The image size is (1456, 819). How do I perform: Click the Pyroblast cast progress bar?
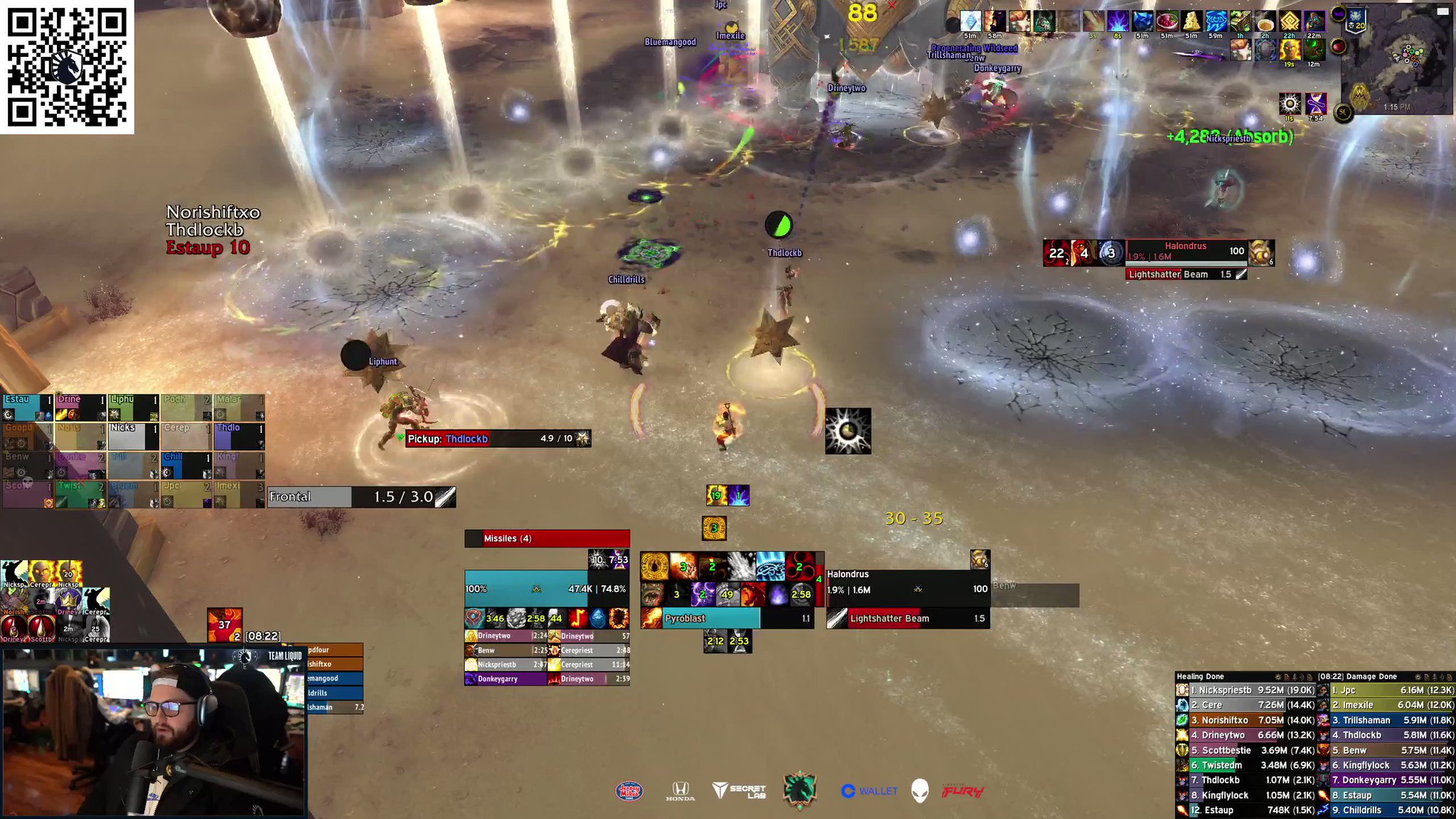tap(711, 619)
